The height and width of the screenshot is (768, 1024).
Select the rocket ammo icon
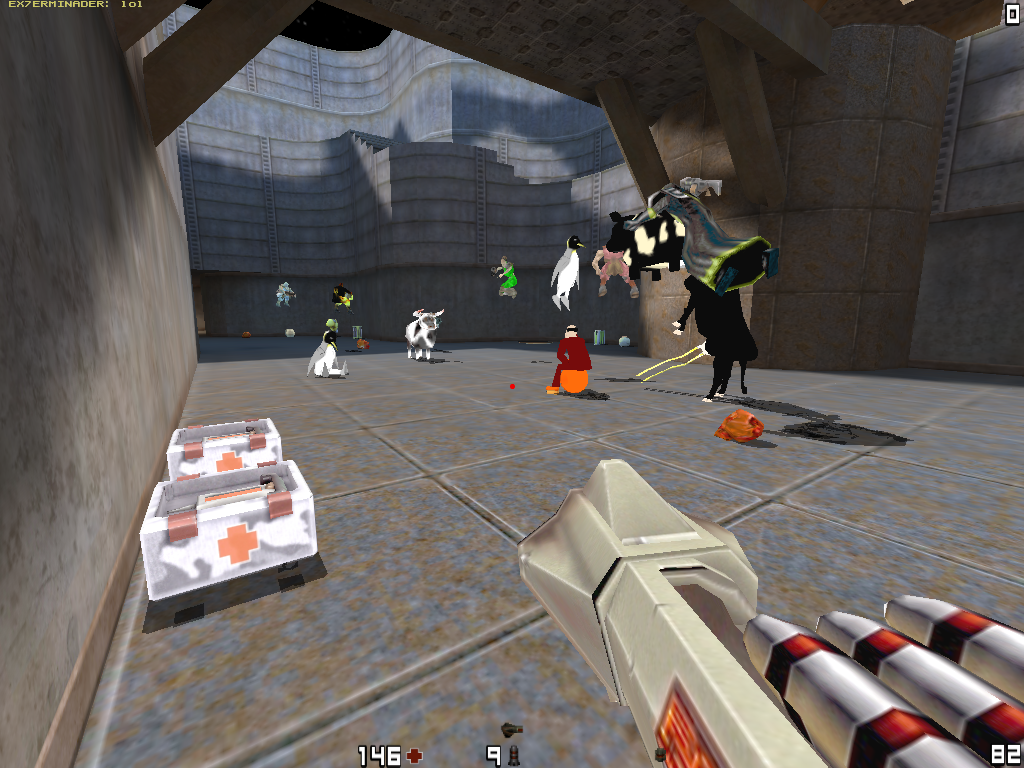tap(514, 755)
